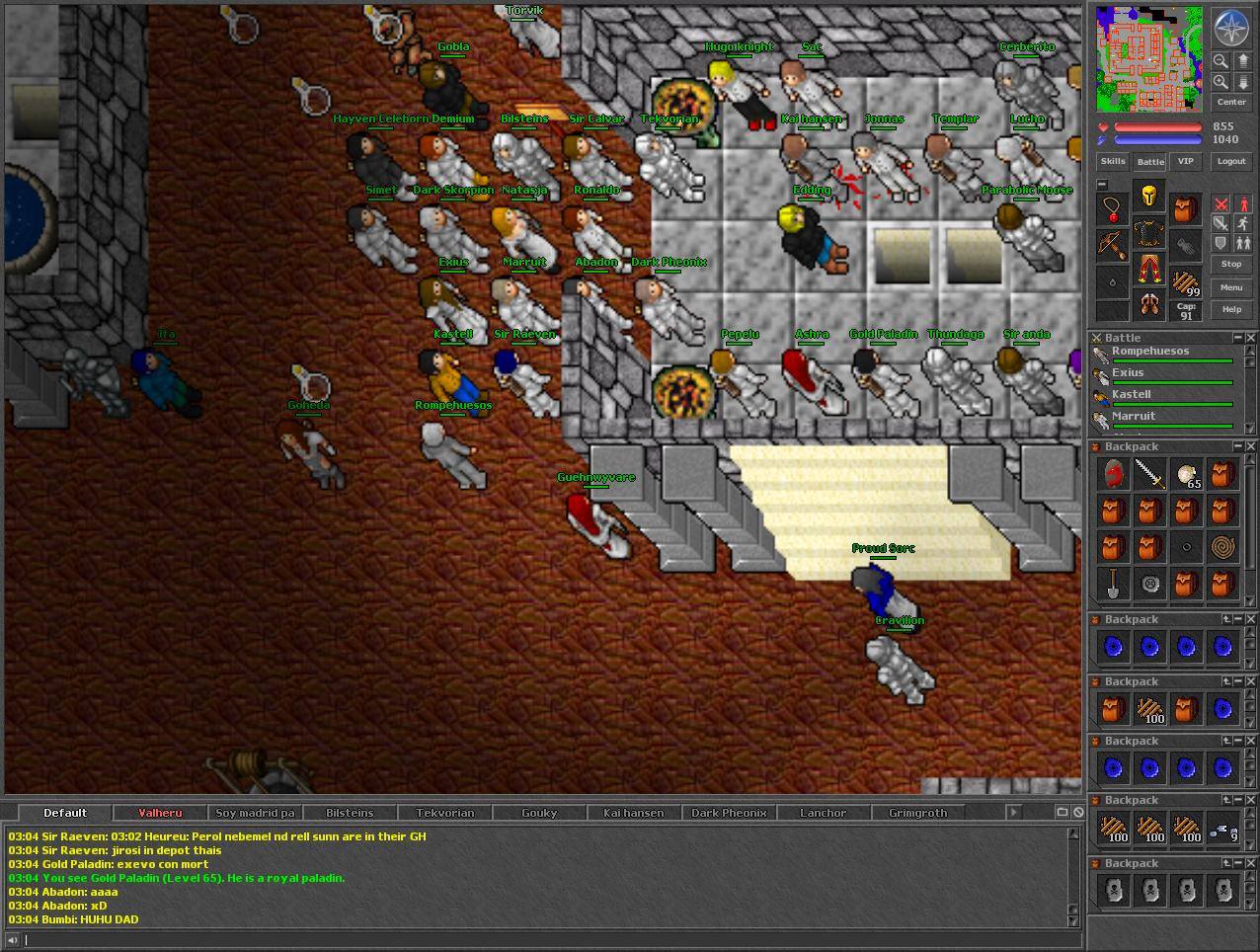Select the crossbow in the hand slot
This screenshot has height=952, width=1260.
(x=1113, y=245)
